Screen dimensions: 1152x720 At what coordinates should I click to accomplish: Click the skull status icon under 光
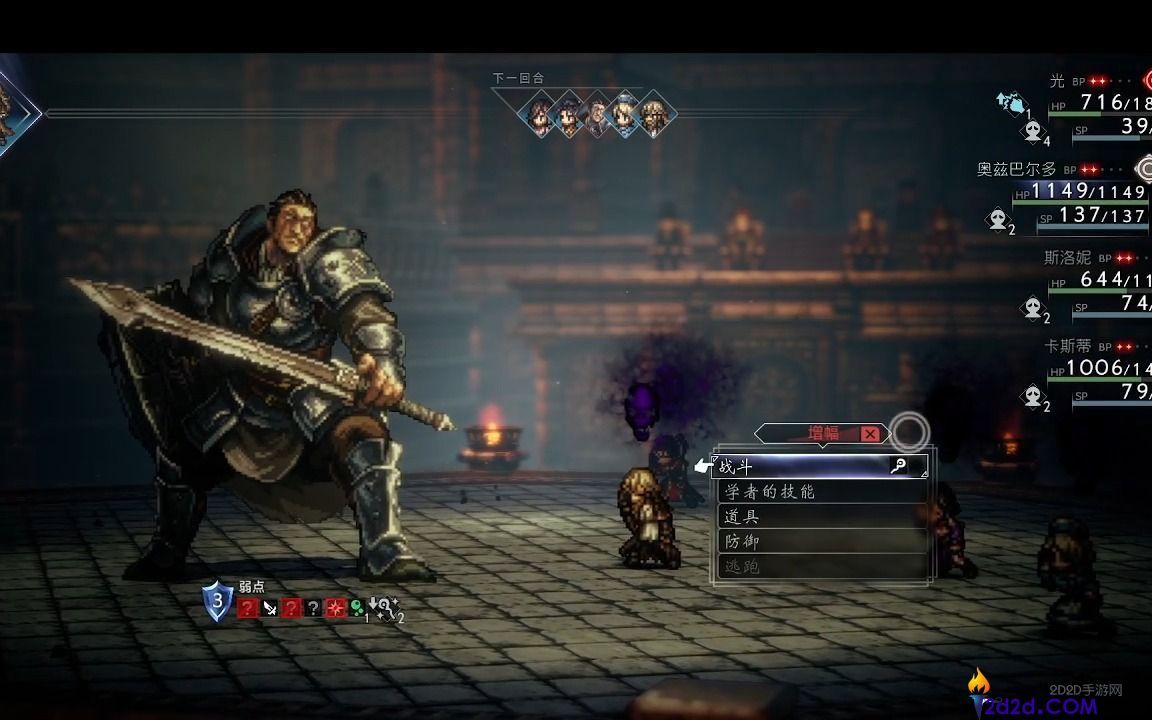pyautogui.click(x=1032, y=131)
